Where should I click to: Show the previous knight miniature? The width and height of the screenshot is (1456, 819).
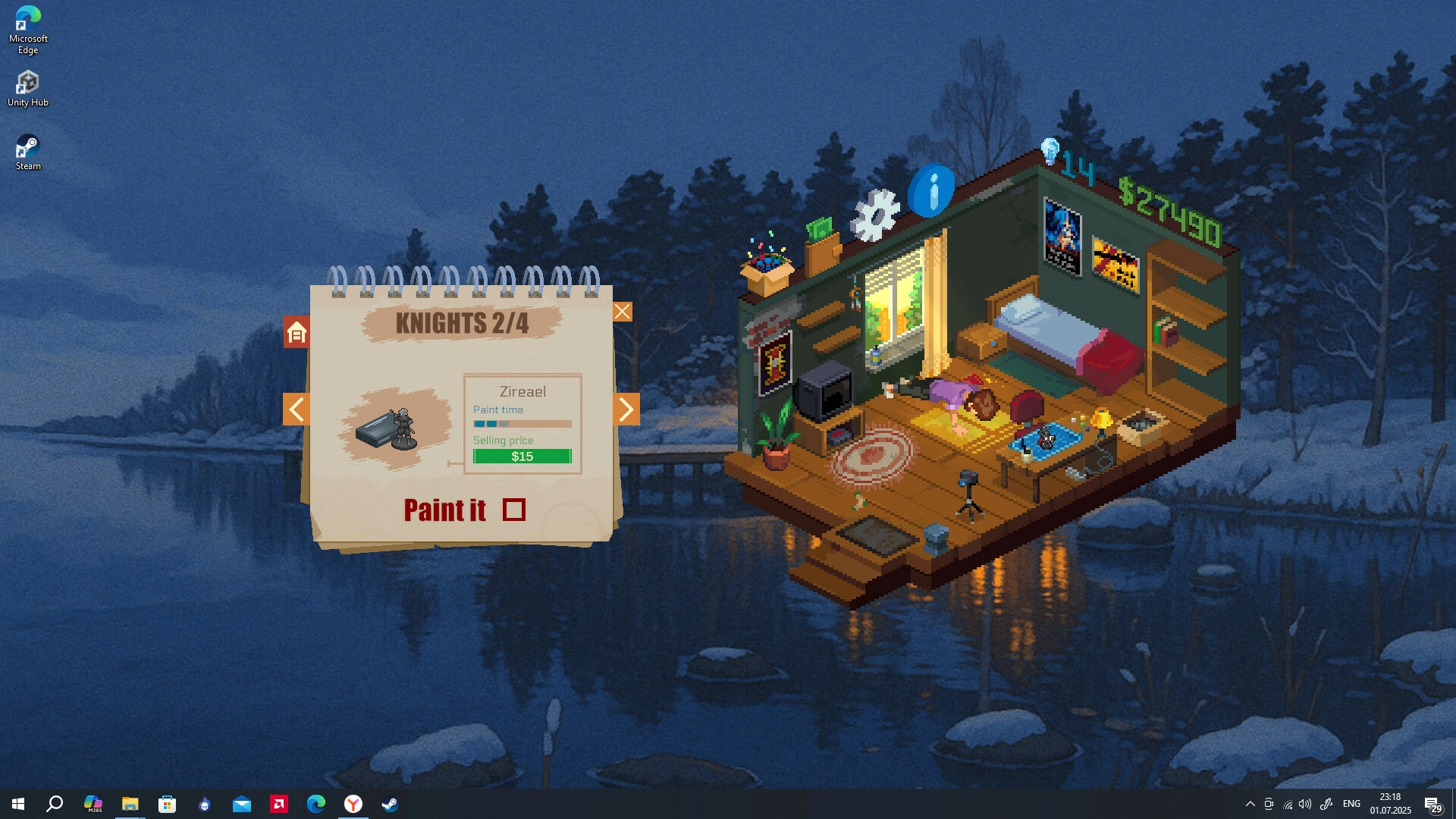pos(297,409)
